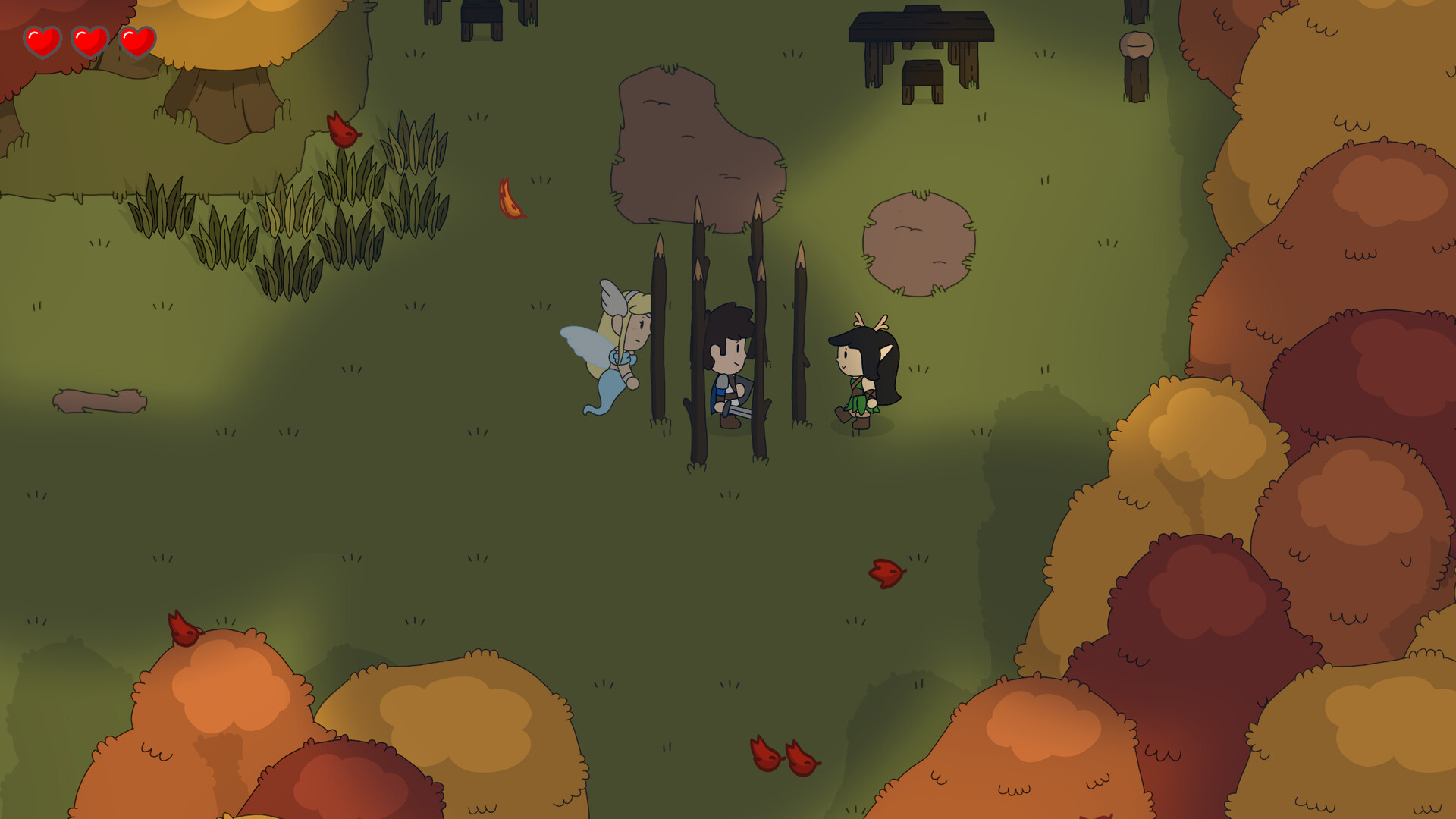Click the third heart in the health bar

pos(136,43)
